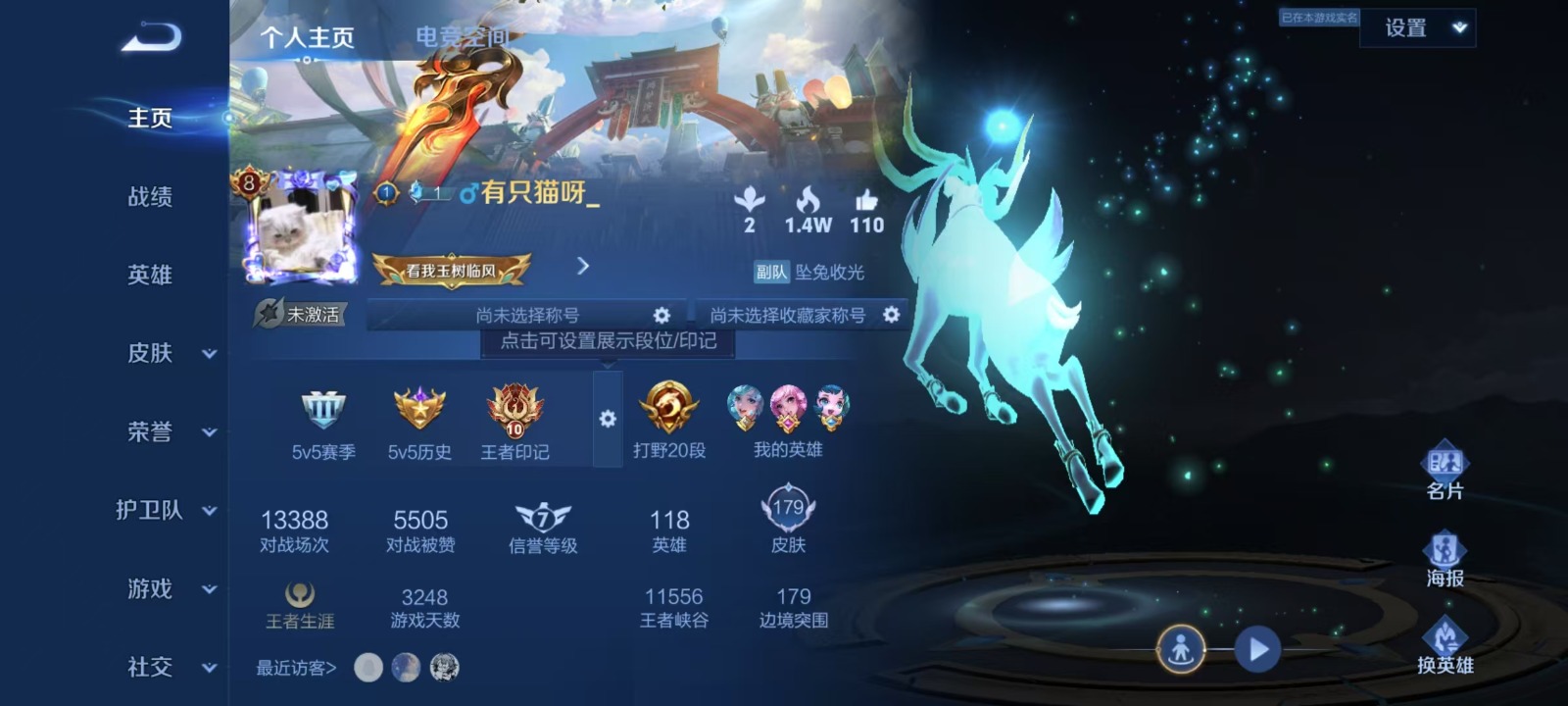The width and height of the screenshot is (1568, 706).
Task: Switch to the 电竞空间 tab
Action: 462,37
